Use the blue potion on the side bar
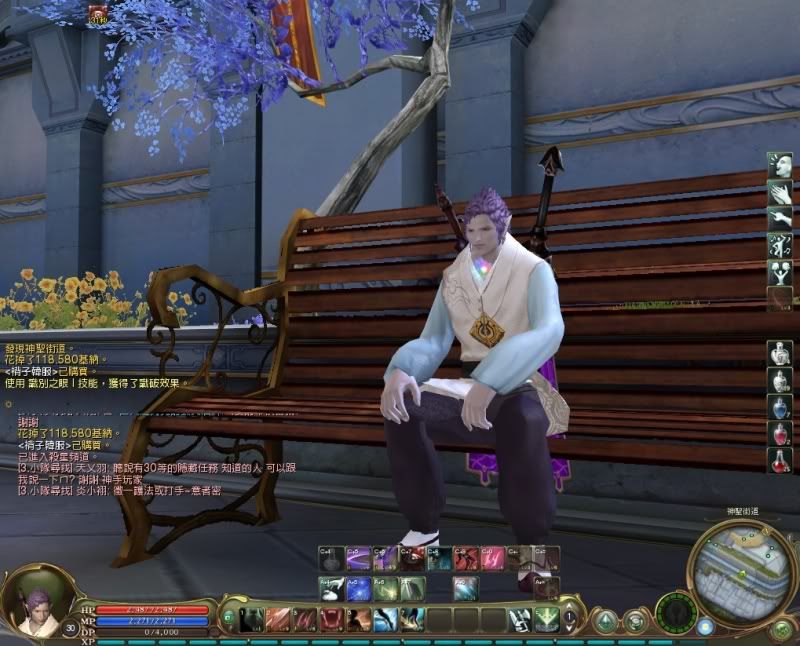Image resolution: width=800 pixels, height=646 pixels. point(781,407)
